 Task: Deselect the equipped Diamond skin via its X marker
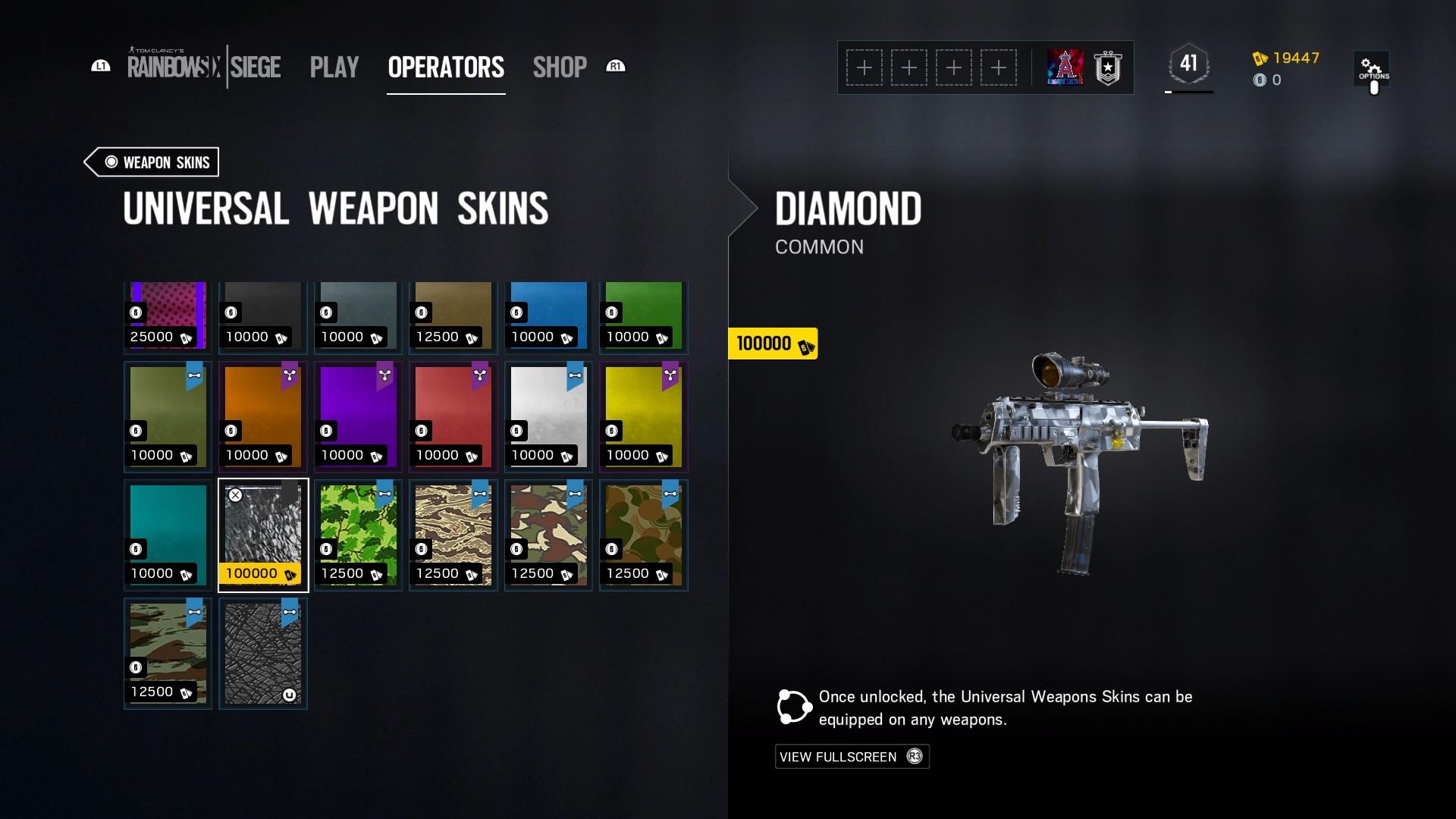pyautogui.click(x=236, y=494)
